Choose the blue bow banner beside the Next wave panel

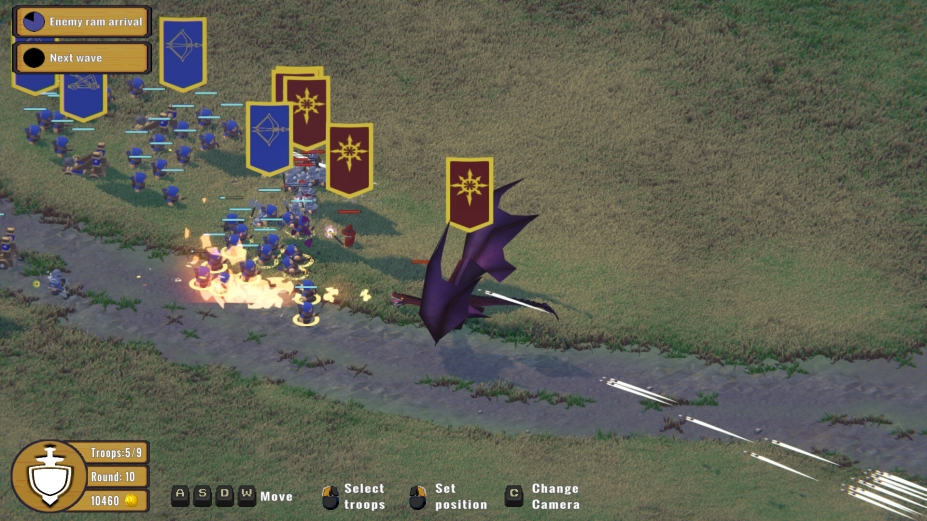click(182, 51)
